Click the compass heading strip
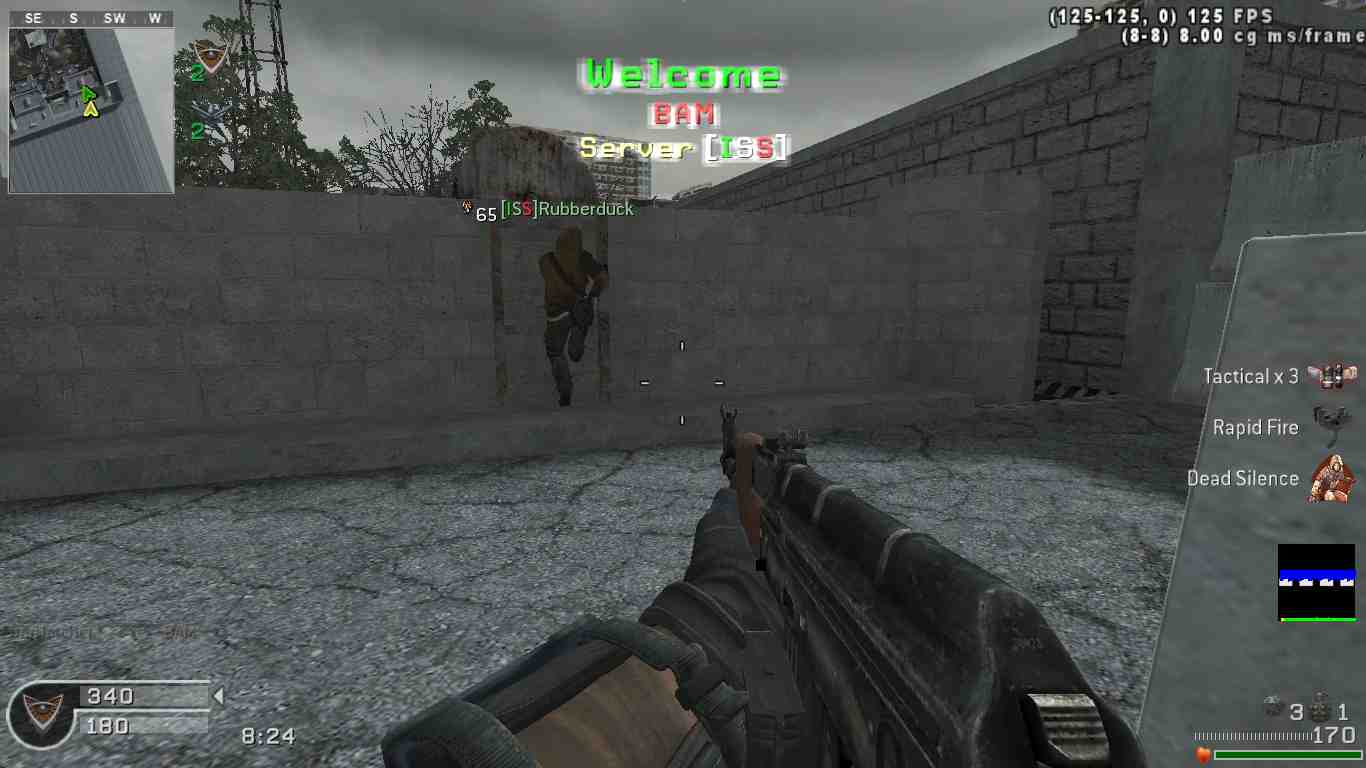The image size is (1366, 768). click(x=91, y=19)
